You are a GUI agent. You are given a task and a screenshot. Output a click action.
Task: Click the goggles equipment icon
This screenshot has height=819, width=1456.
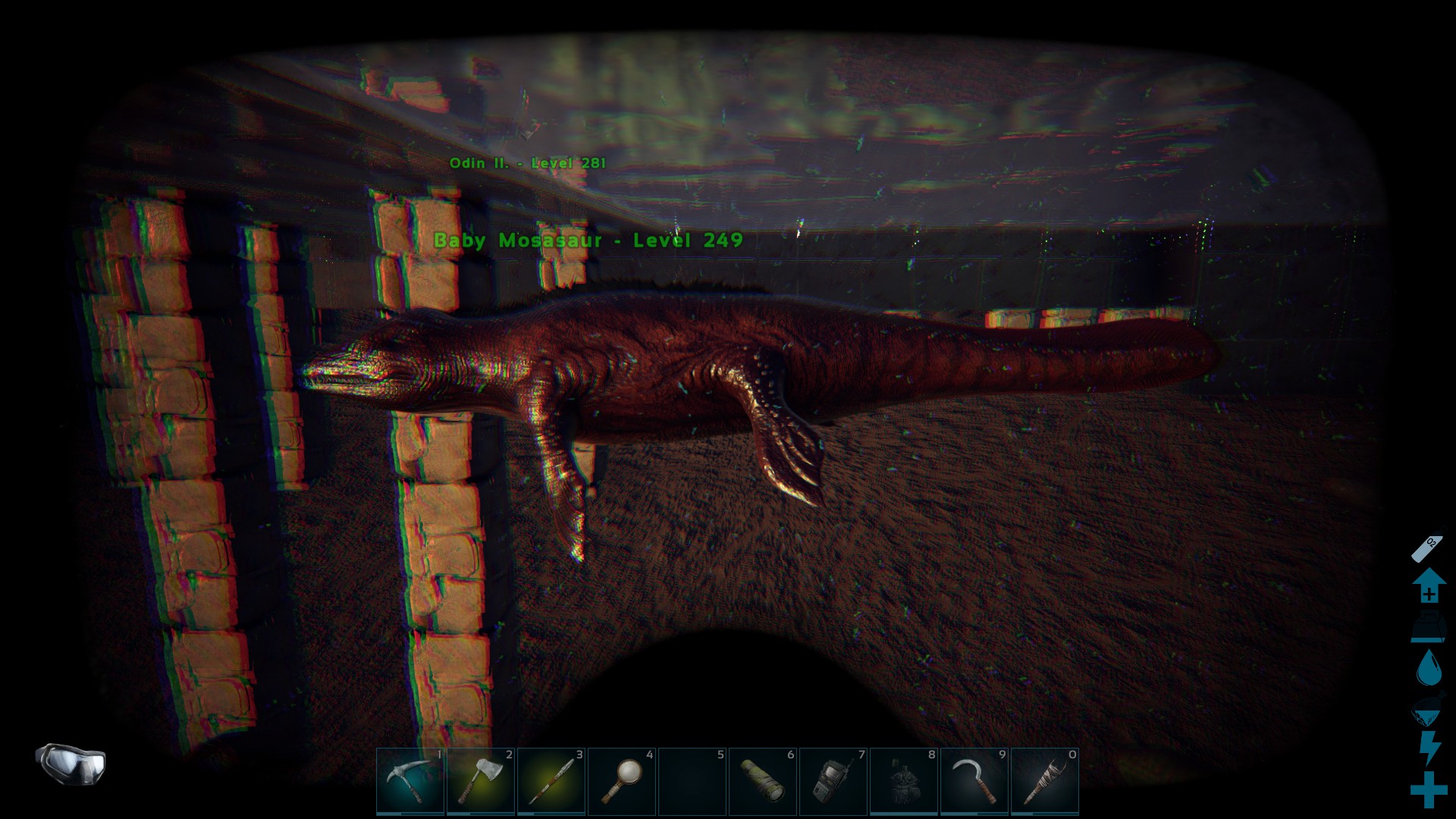(71, 762)
